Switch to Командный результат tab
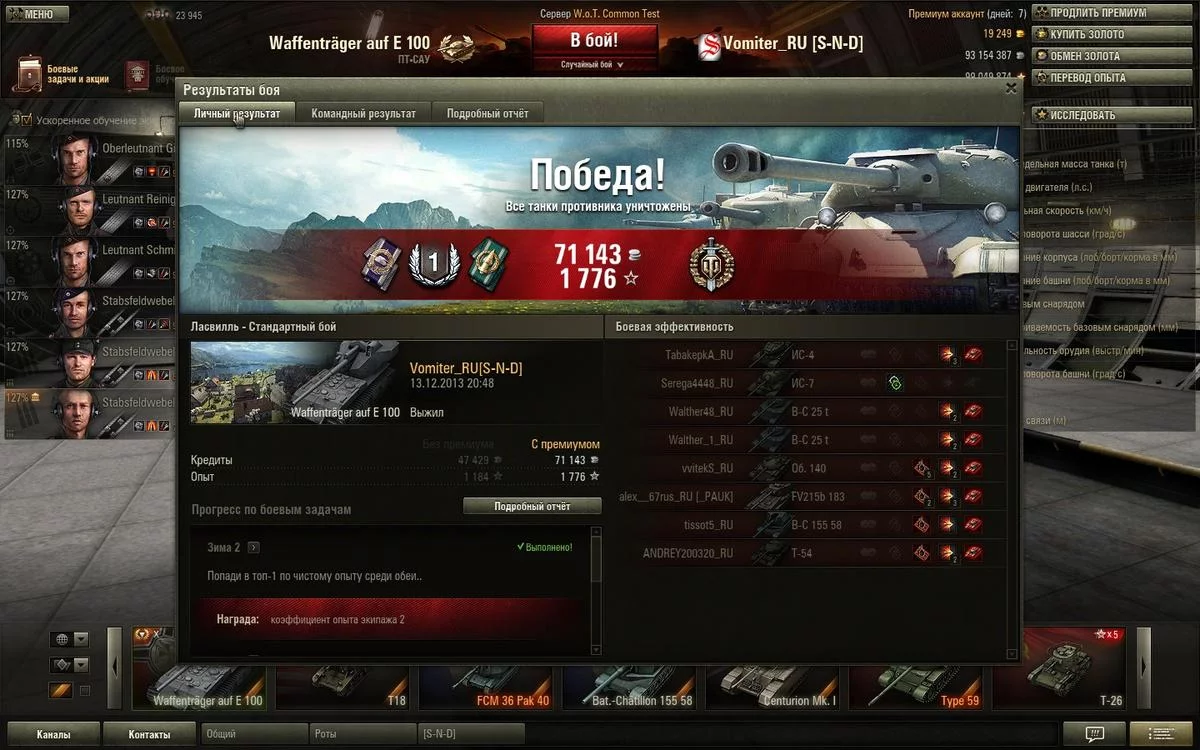Screen dimensions: 1200x750 (x=363, y=113)
